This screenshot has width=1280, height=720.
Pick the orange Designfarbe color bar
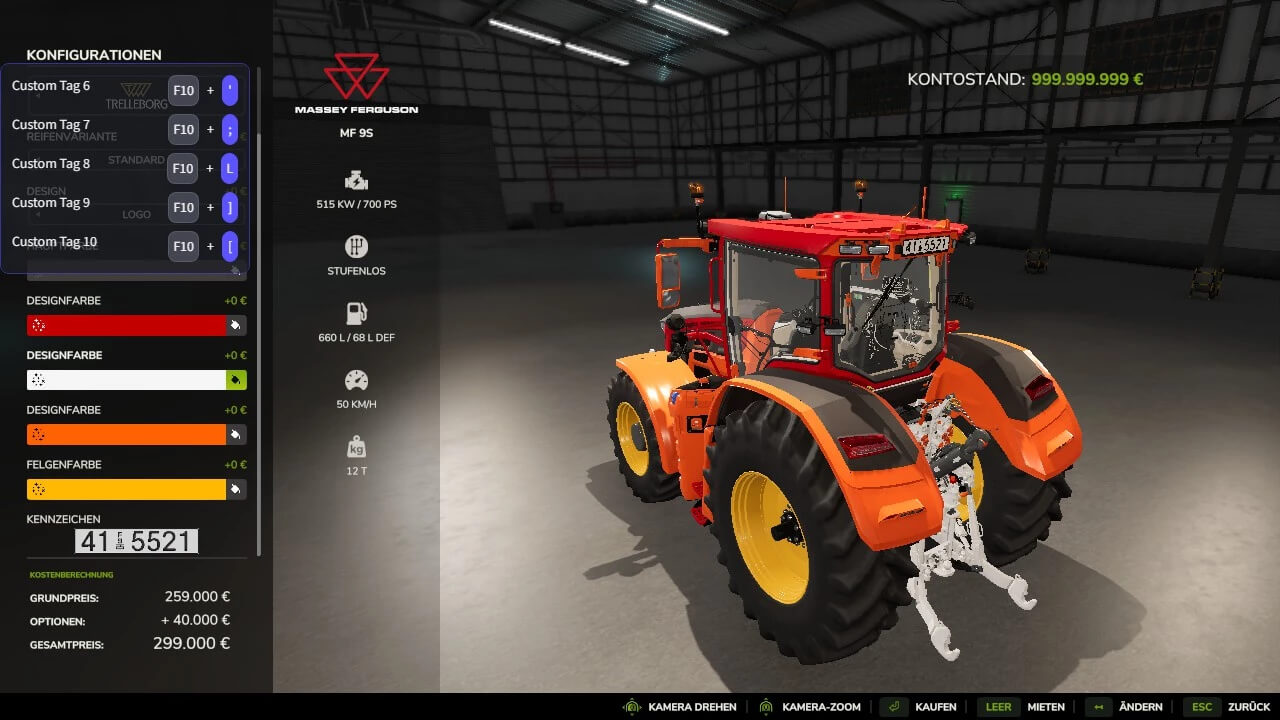126,434
